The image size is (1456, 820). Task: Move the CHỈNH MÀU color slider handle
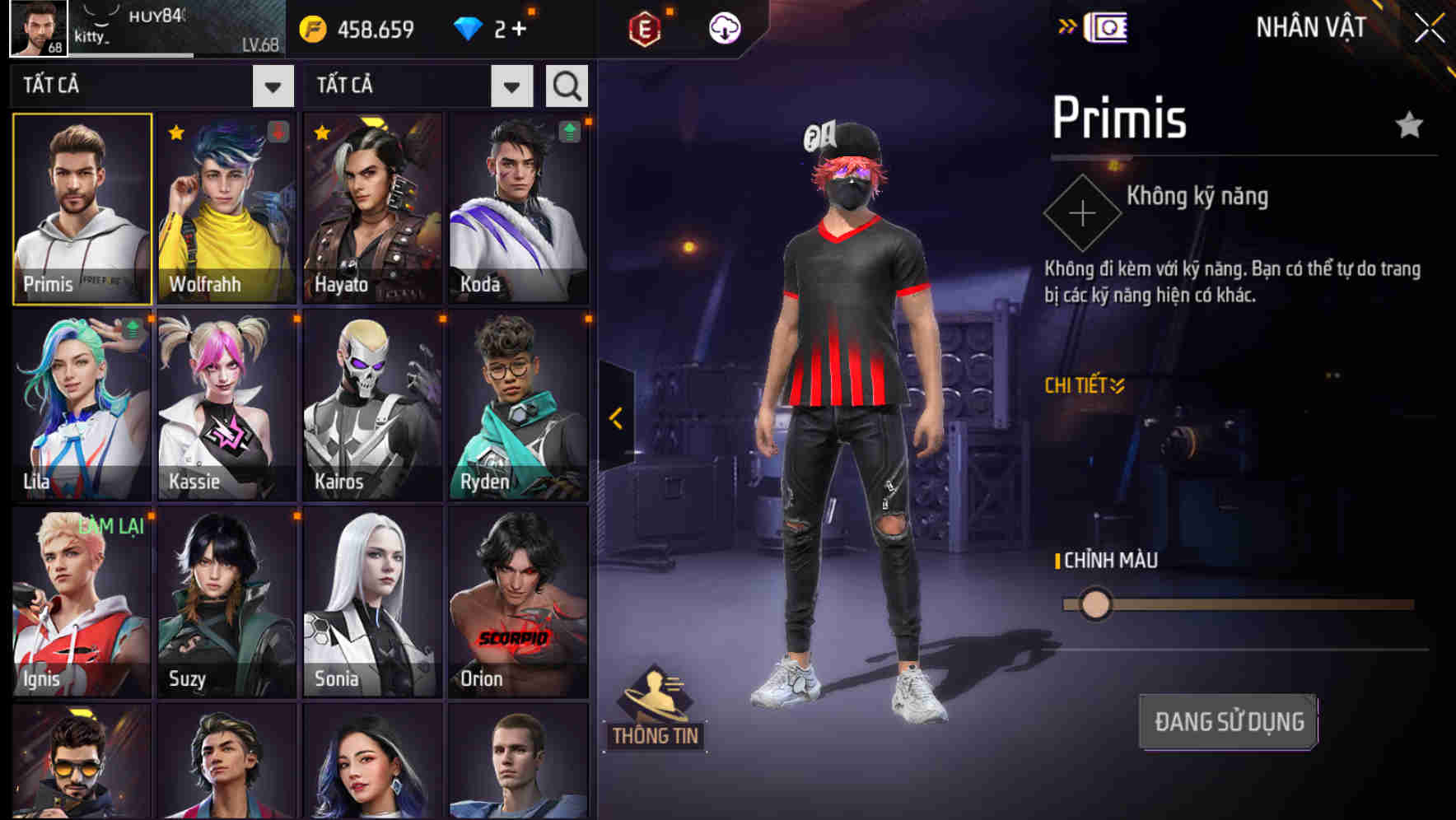(1095, 603)
